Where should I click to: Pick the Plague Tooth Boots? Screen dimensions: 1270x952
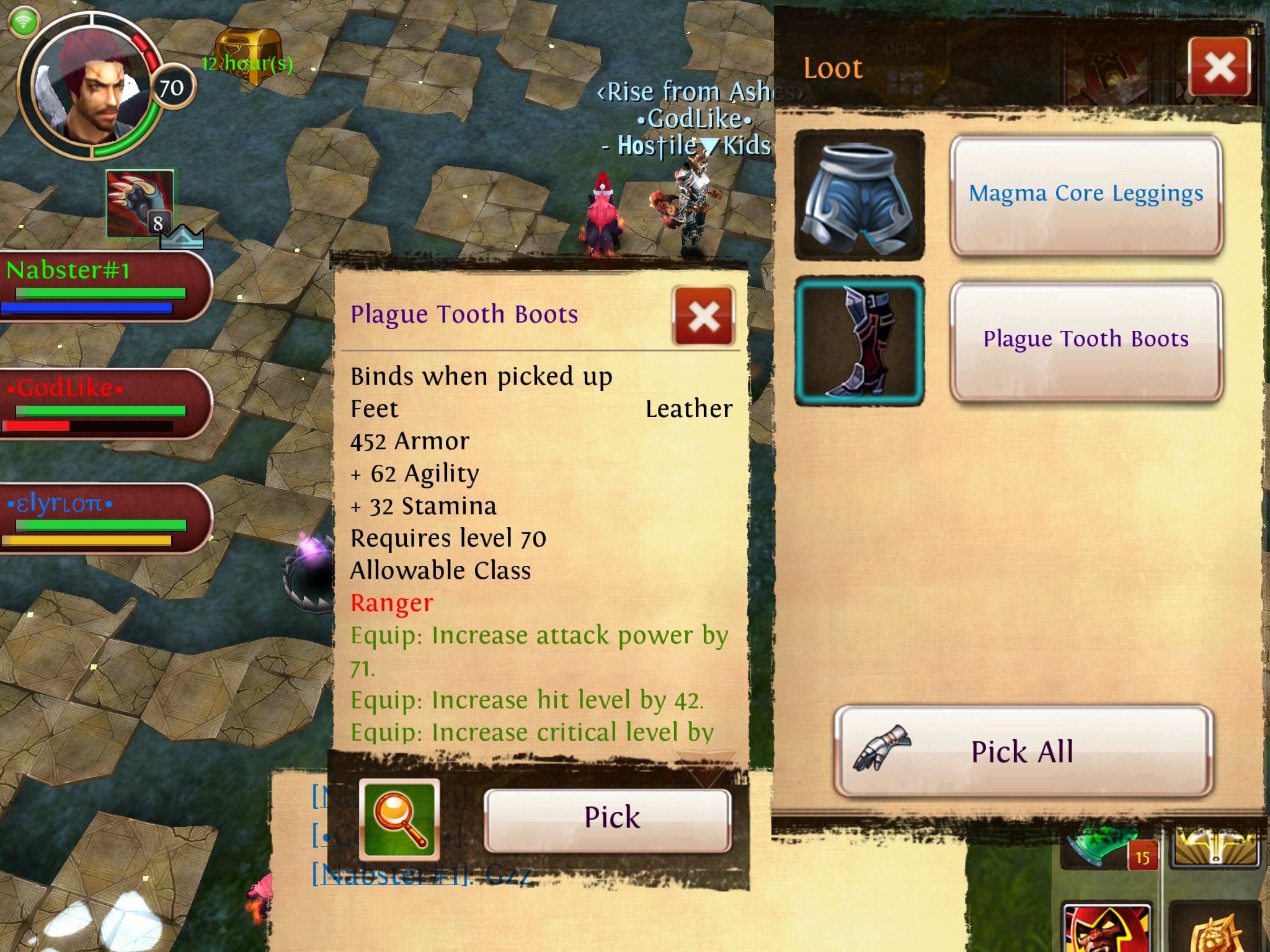(x=607, y=818)
